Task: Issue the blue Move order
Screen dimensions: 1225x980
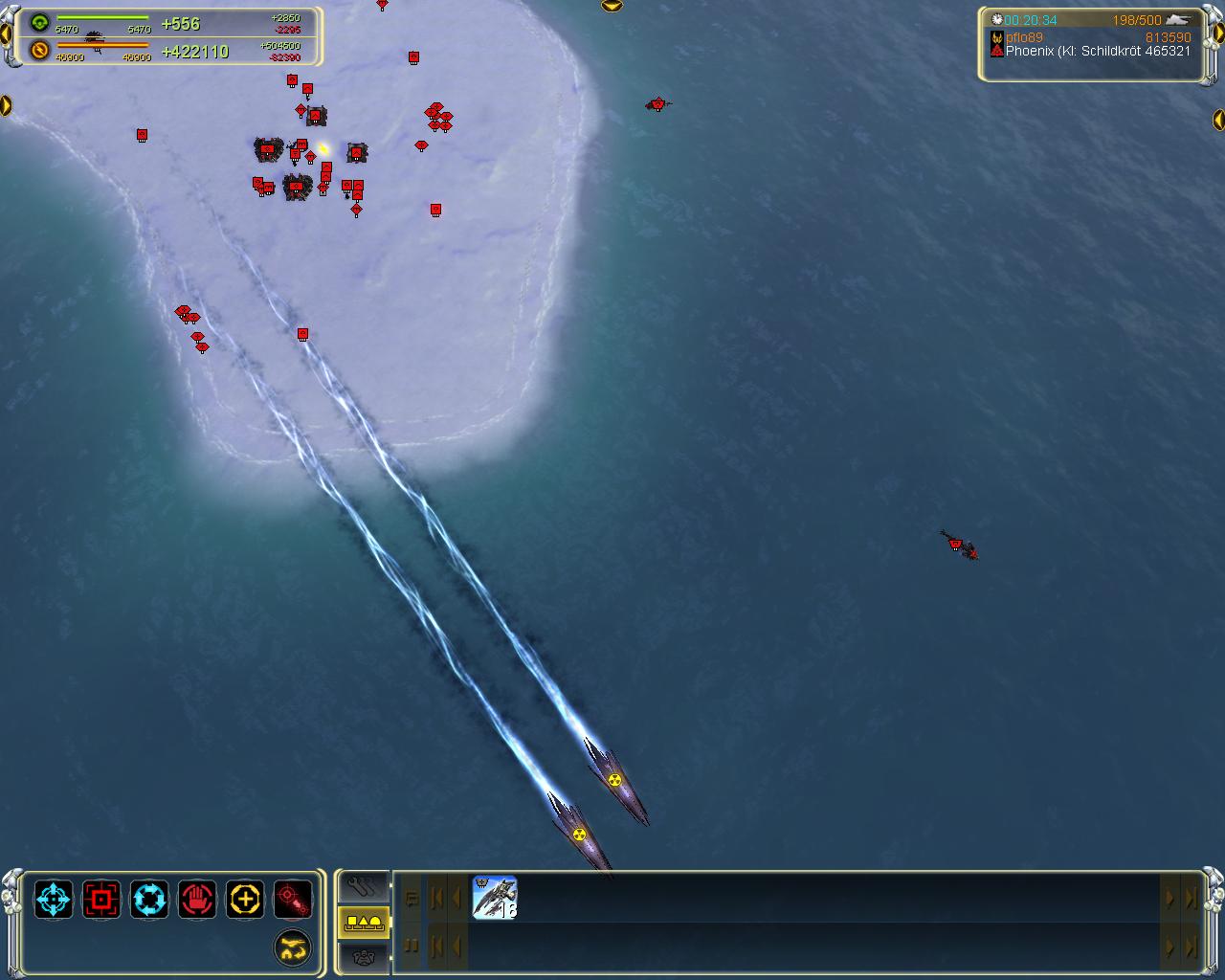Action: (x=54, y=900)
